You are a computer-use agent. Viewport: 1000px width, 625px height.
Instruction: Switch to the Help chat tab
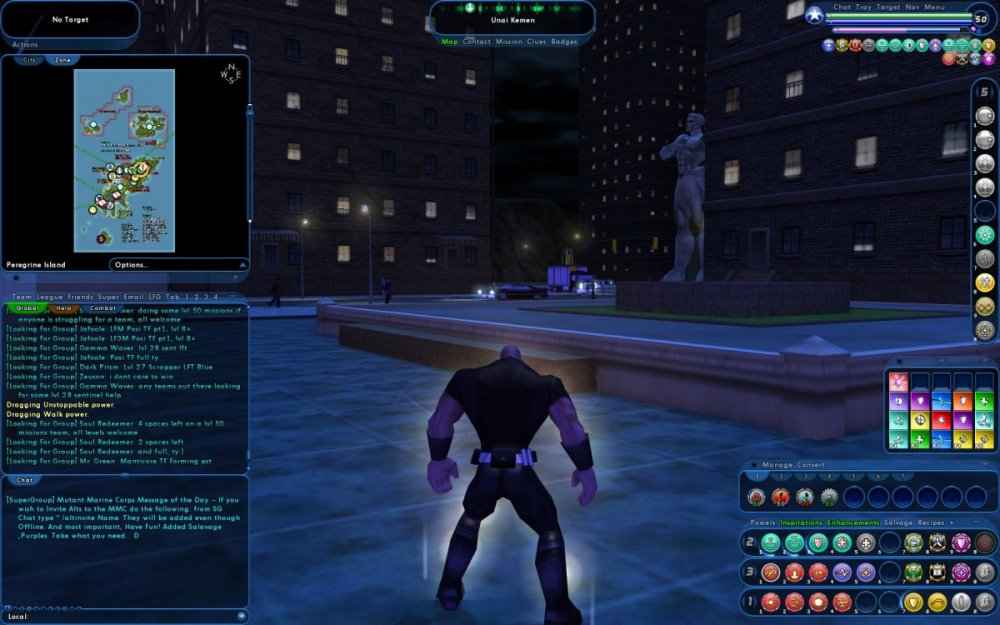click(x=62, y=308)
